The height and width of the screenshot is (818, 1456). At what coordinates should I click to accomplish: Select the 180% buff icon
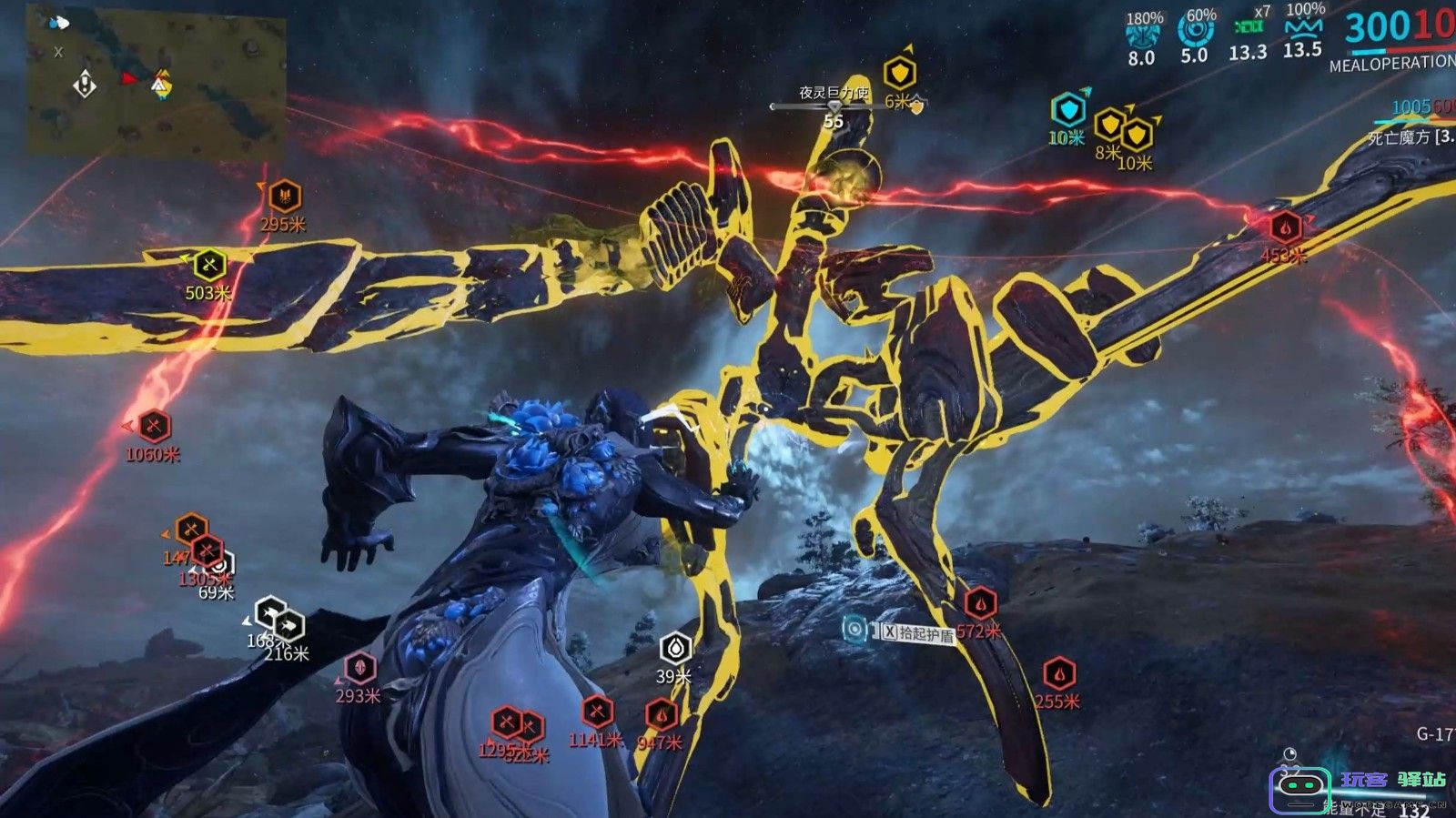tap(1143, 34)
